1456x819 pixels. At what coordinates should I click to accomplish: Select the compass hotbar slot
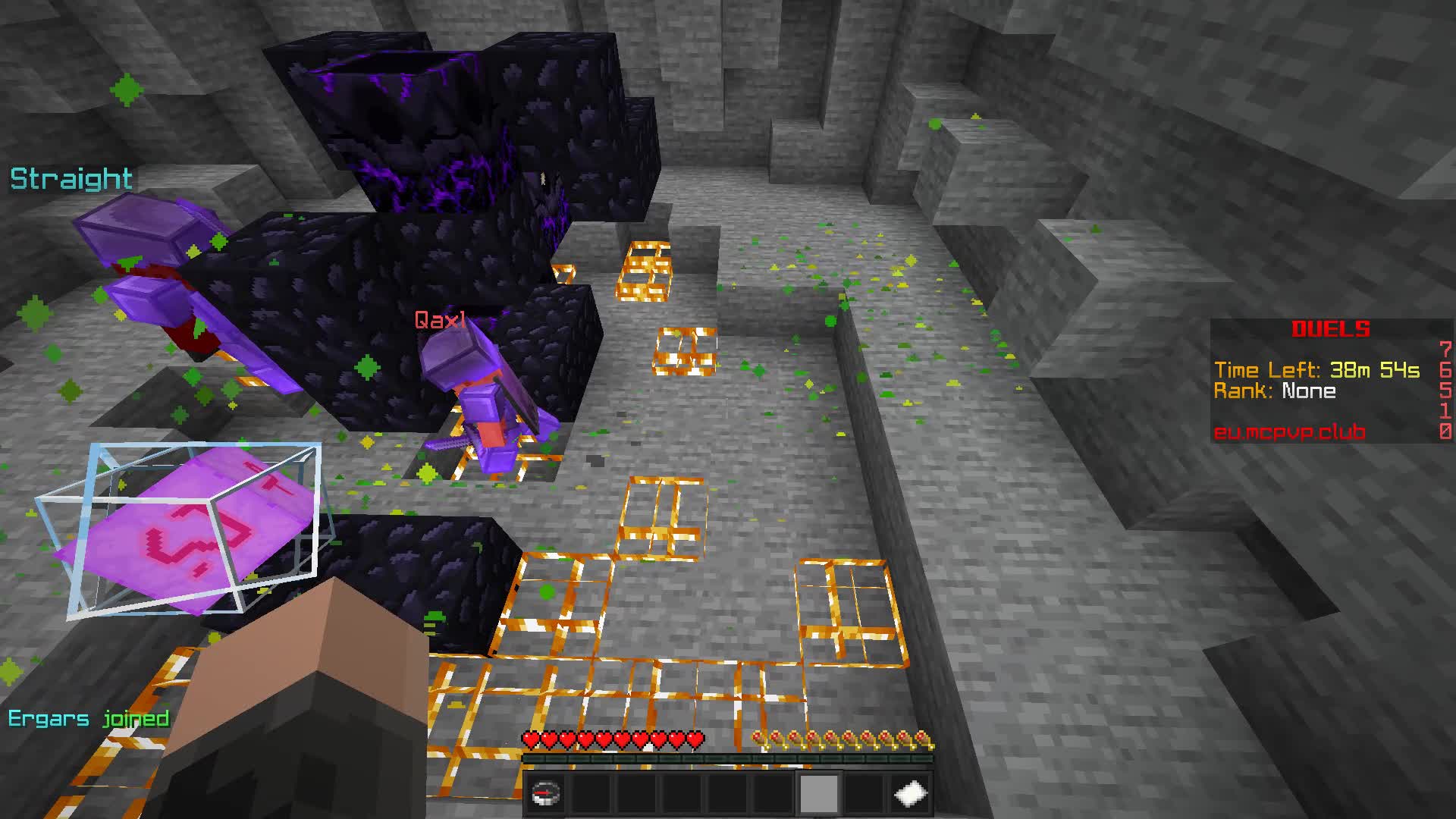click(x=545, y=794)
